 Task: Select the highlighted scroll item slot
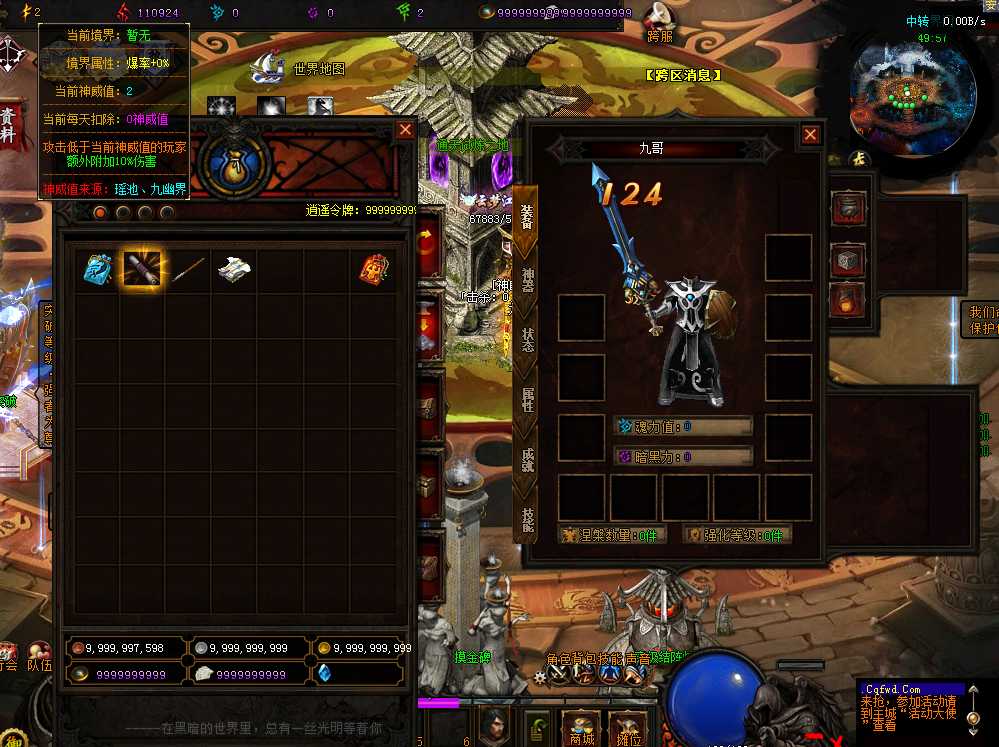142,269
